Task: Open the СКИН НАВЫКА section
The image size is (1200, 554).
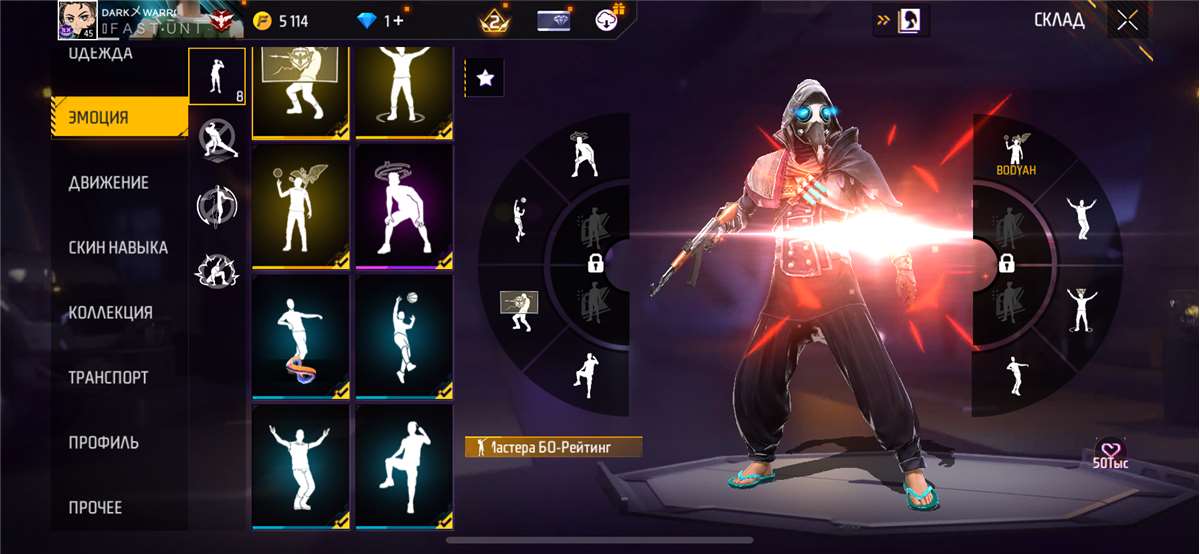Action: tap(120, 247)
